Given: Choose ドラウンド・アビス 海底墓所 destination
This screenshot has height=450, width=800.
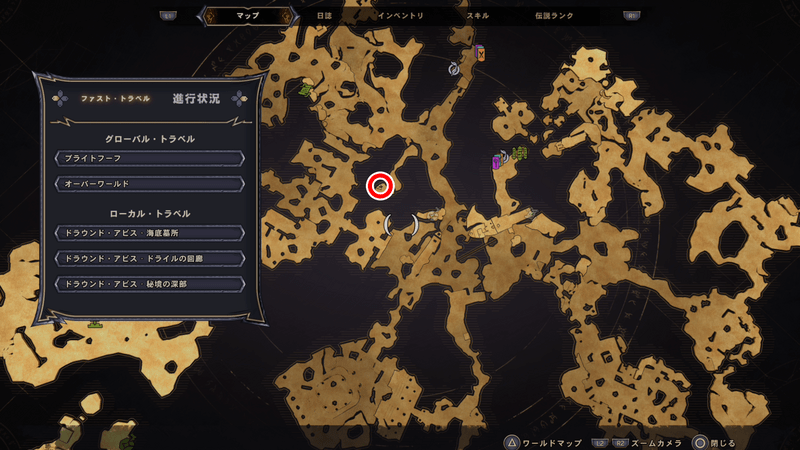Looking at the screenshot, I should 148,233.
